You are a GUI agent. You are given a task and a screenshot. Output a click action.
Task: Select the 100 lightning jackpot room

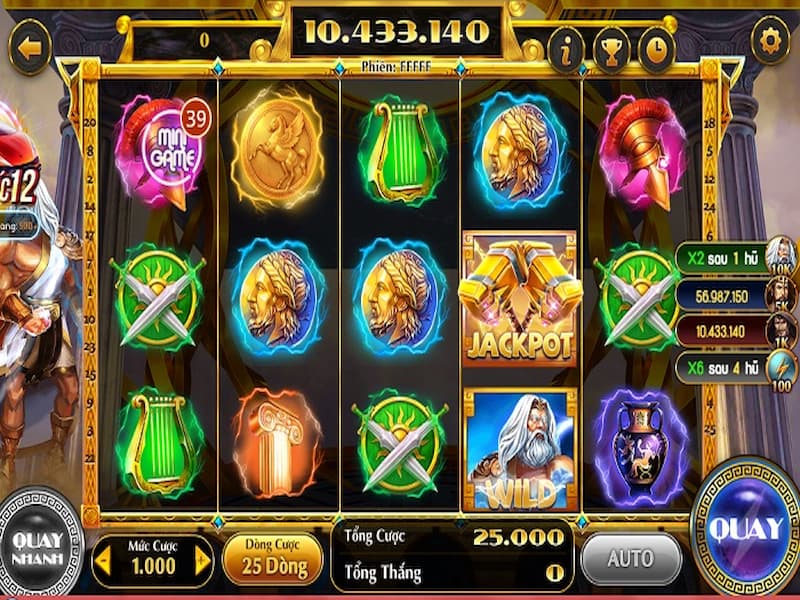point(781,367)
